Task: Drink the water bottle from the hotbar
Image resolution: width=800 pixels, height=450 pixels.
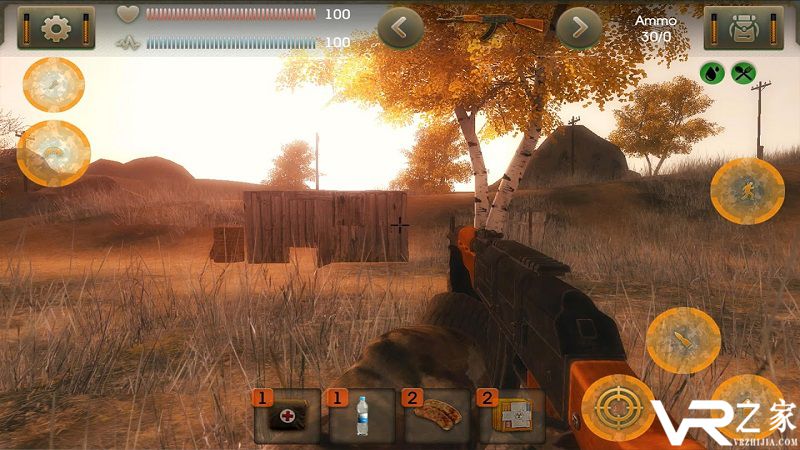Action: click(x=362, y=416)
